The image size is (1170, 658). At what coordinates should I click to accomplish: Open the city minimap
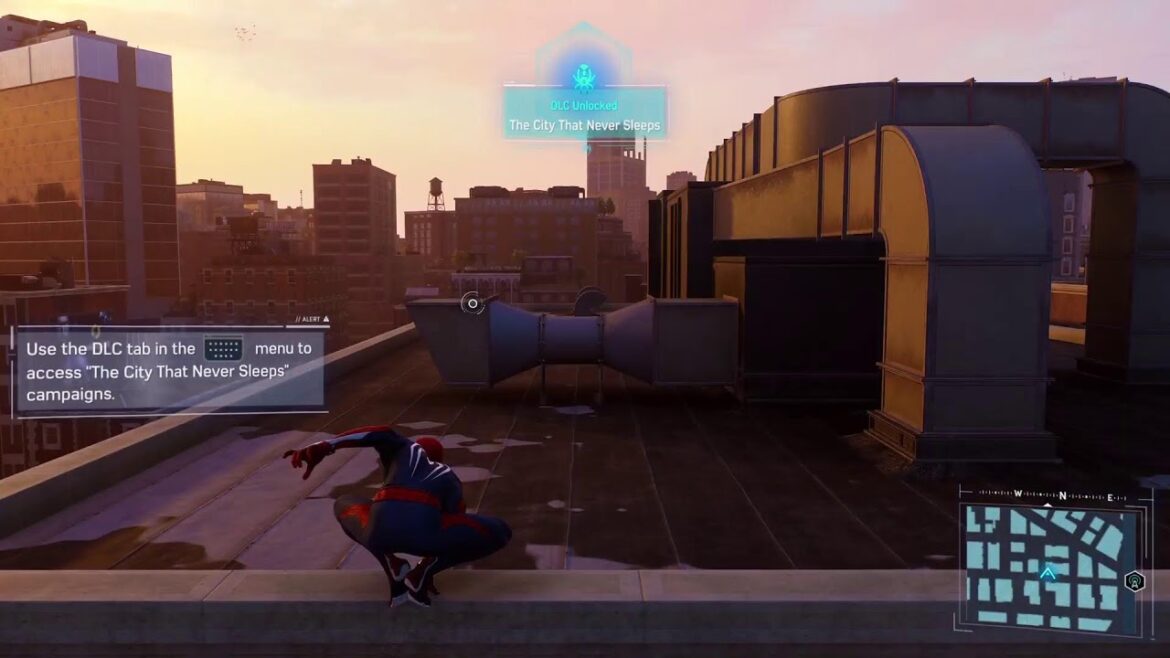click(x=1048, y=567)
